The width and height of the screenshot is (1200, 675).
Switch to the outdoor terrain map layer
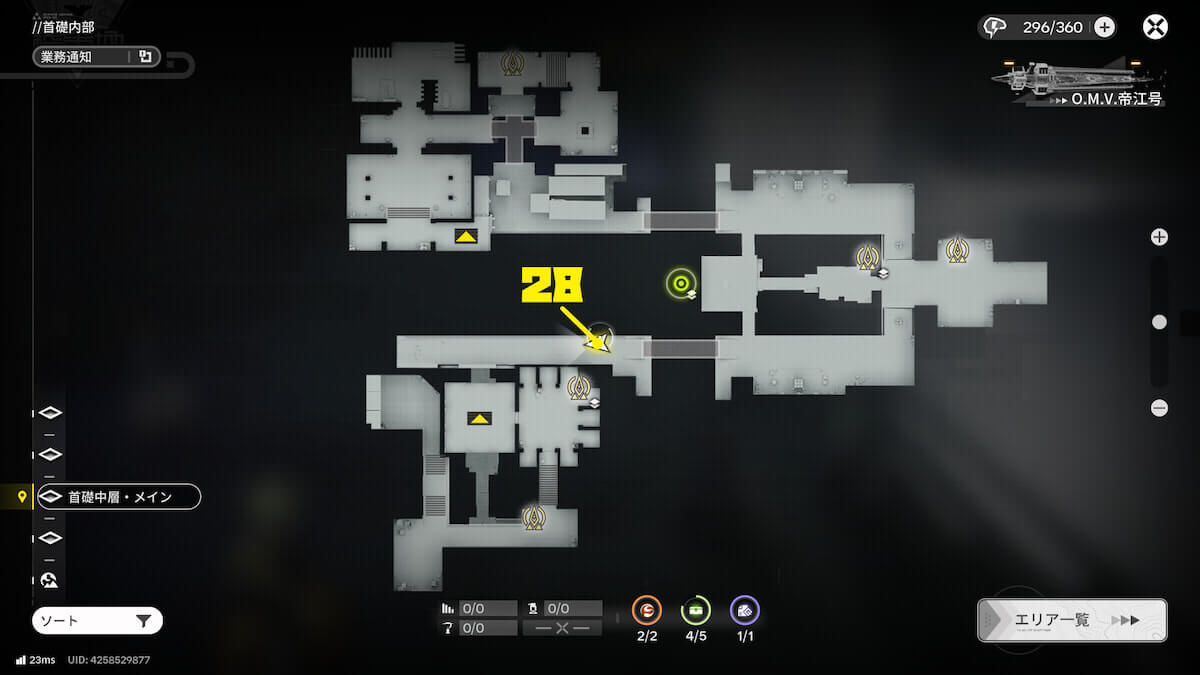[50, 580]
